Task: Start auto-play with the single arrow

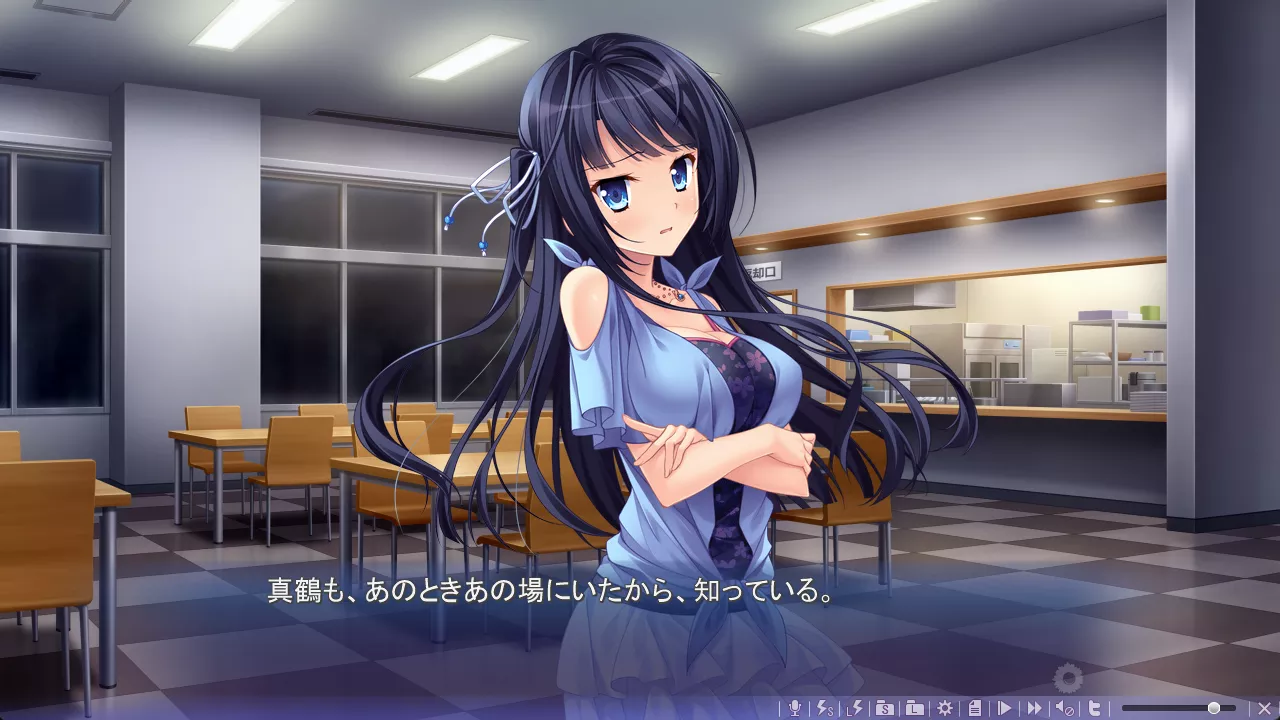Action: (1005, 708)
